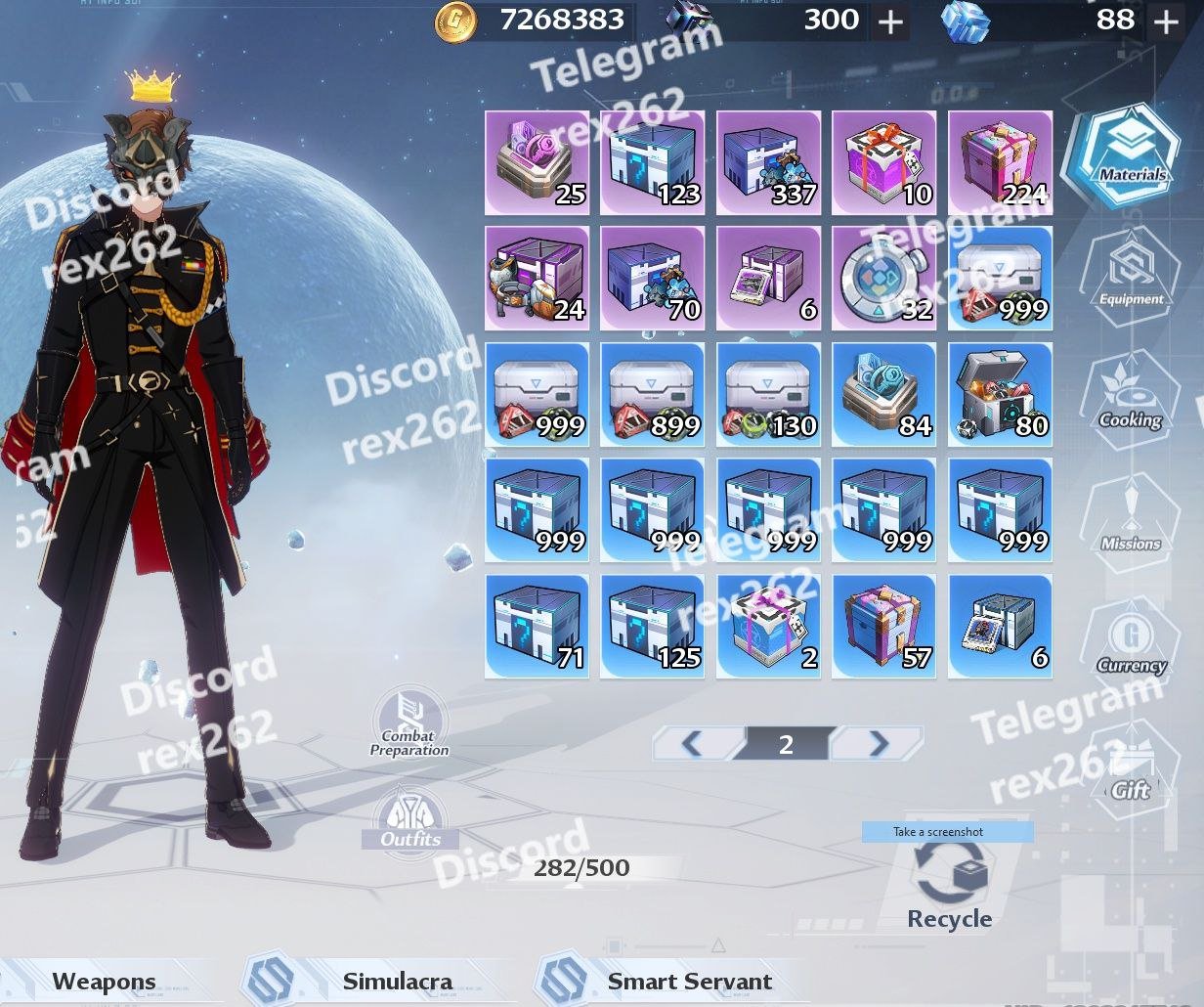
Task: Go to the next inventory page
Action: 877,745
